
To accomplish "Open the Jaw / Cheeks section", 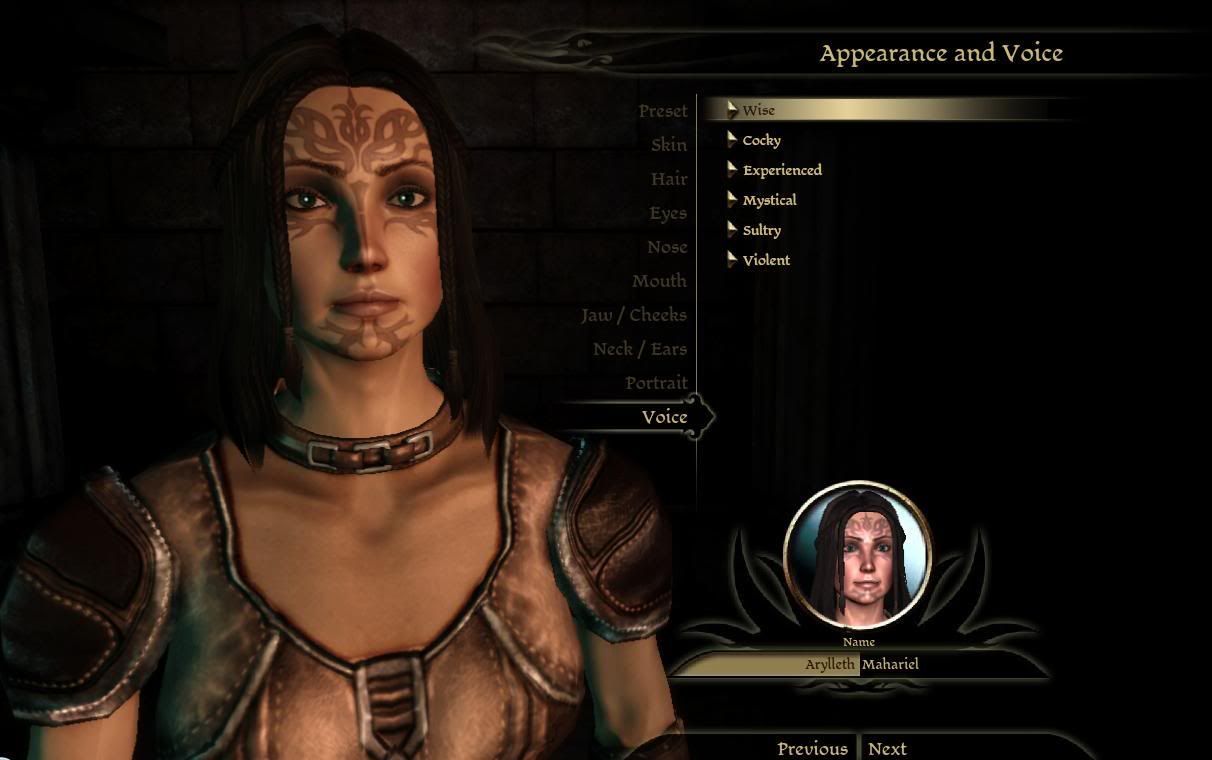I will coord(634,315).
